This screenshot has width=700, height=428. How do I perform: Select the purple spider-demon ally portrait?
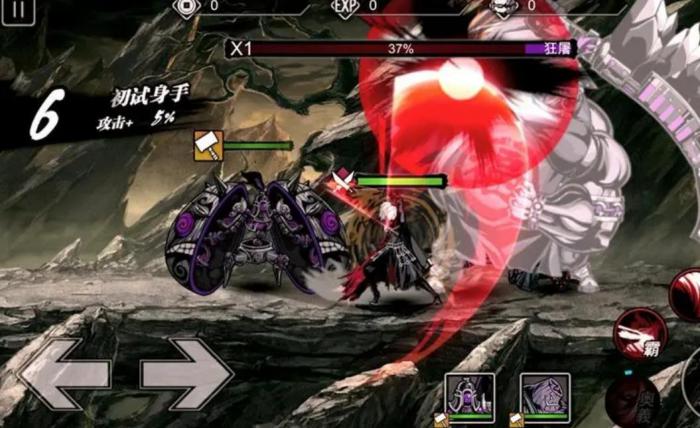coord(470,396)
